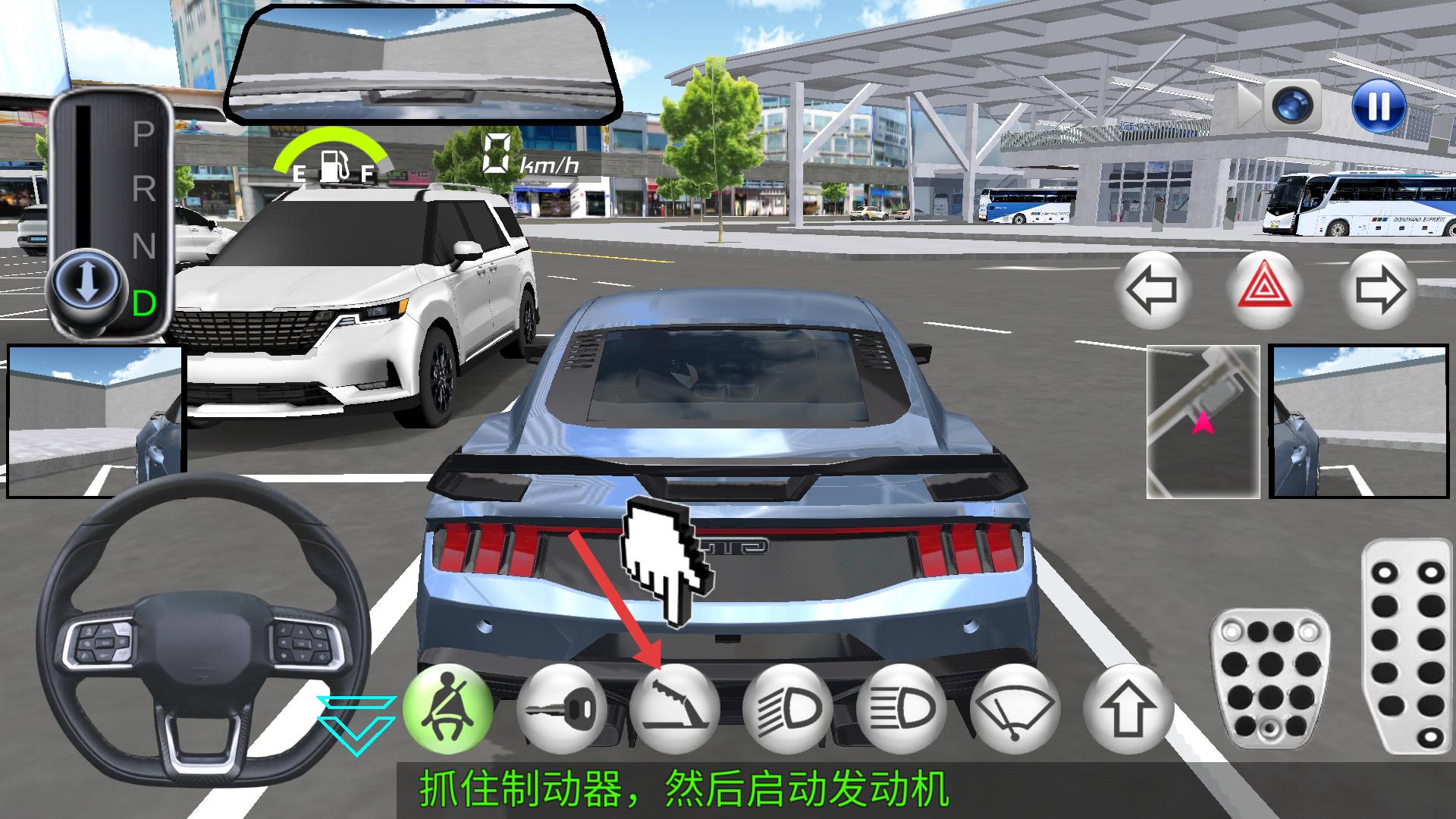Switch camera view with the camera icon
The height and width of the screenshot is (819, 1456).
(1296, 105)
